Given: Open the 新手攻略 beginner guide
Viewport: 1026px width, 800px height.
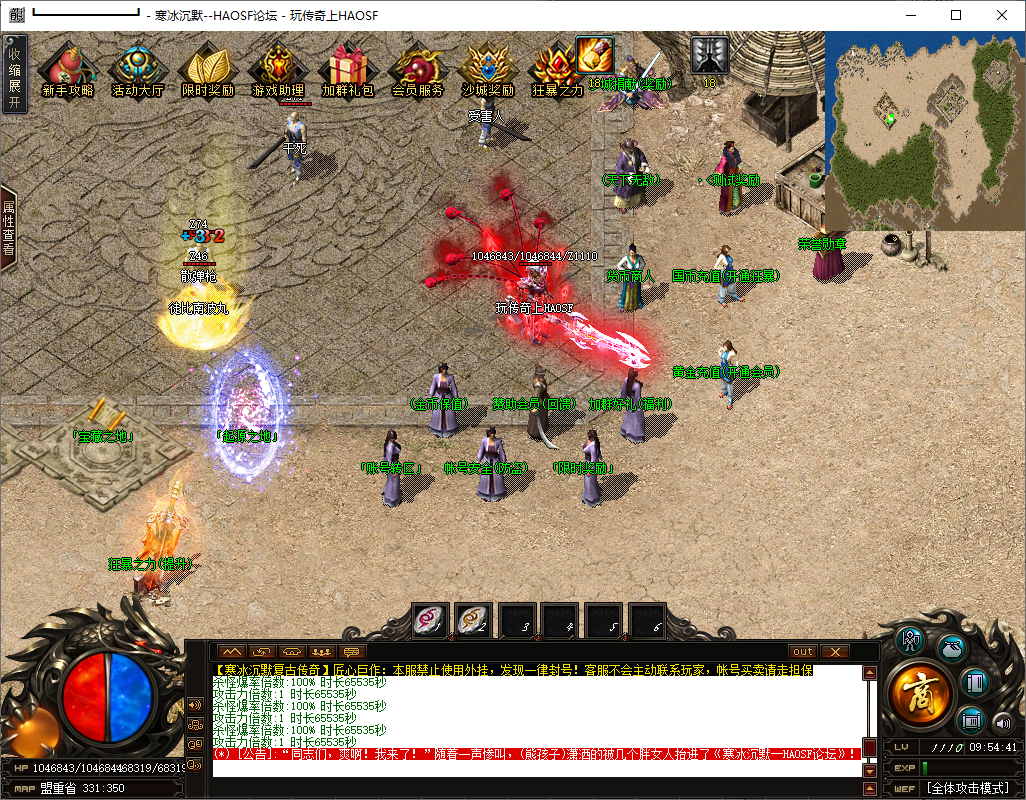Looking at the screenshot, I should (67, 68).
